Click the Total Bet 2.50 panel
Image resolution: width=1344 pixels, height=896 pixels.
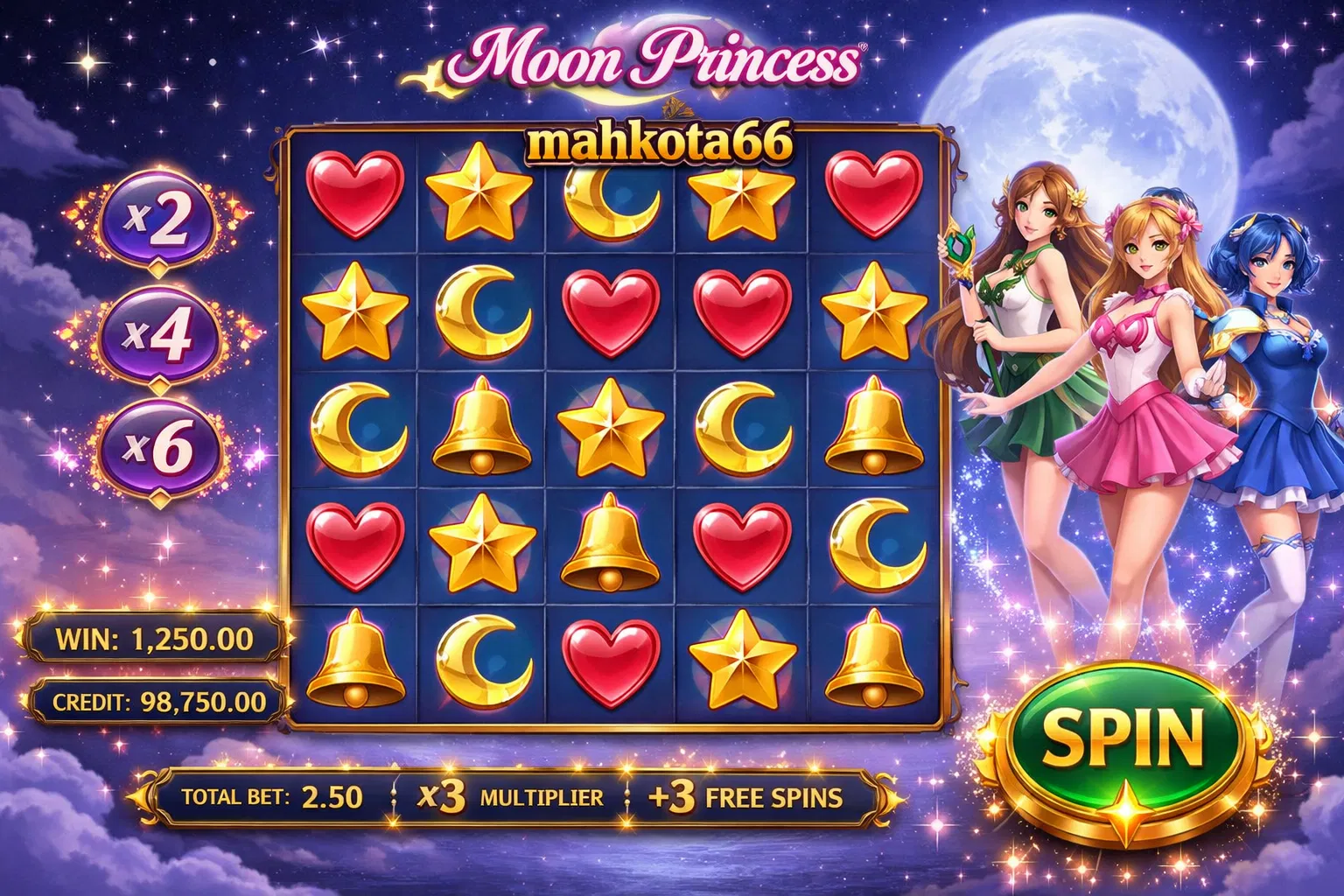(x=271, y=796)
